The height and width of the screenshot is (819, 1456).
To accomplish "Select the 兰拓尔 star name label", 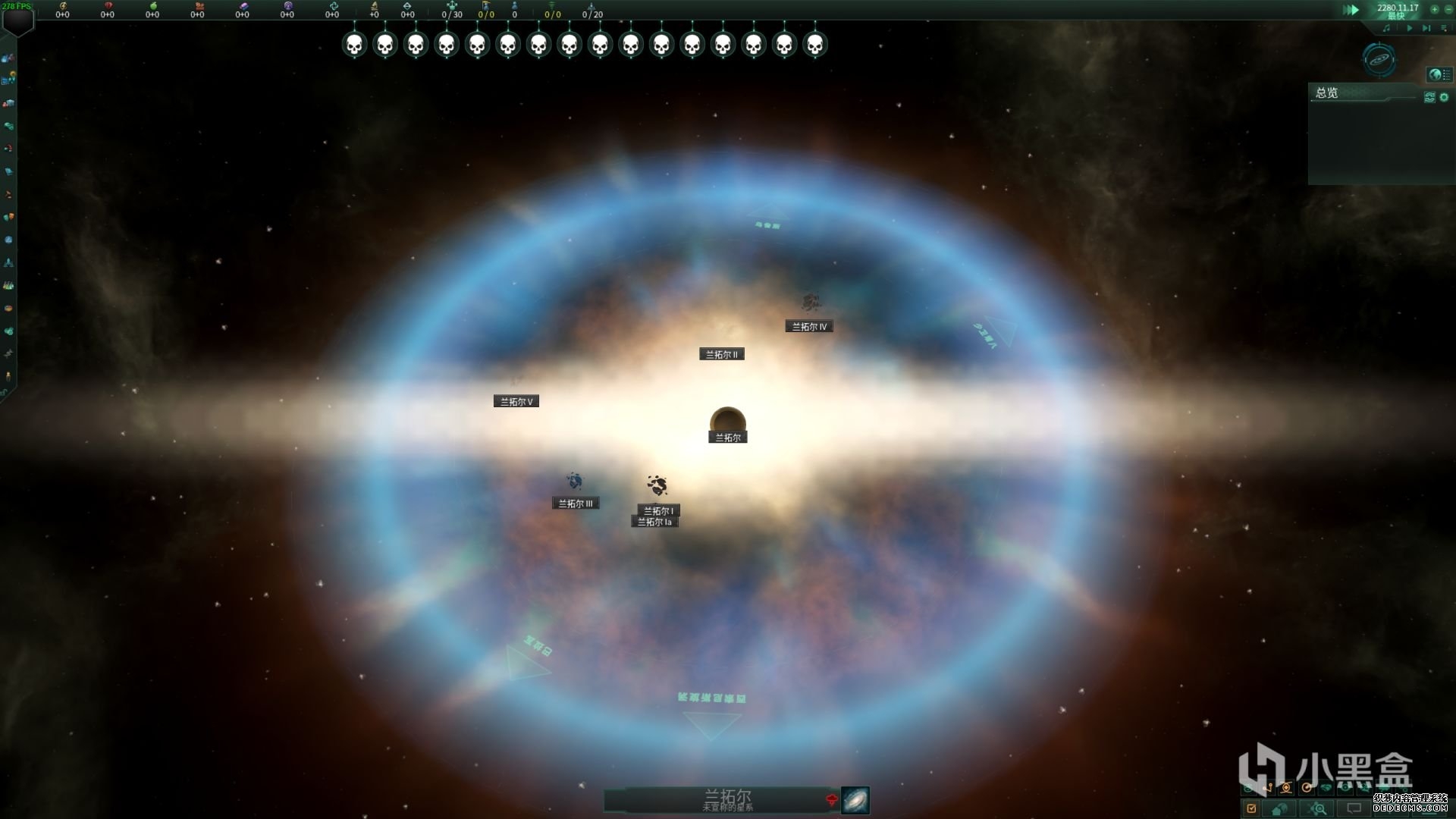I will pyautogui.click(x=728, y=438).
